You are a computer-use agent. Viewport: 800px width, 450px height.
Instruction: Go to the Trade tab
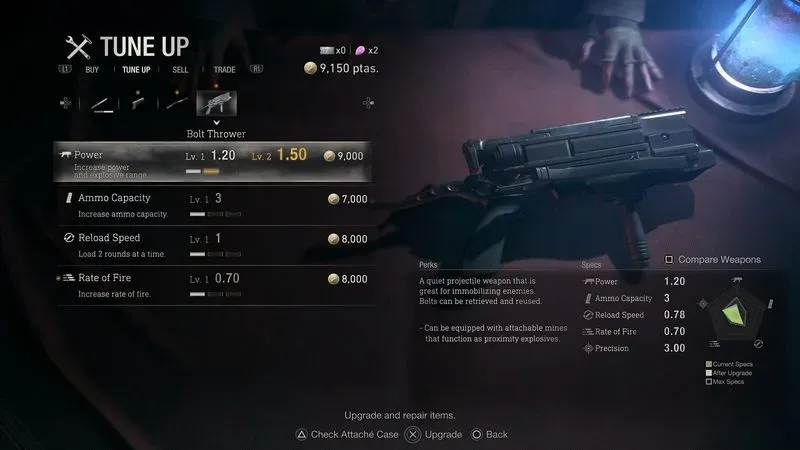pyautogui.click(x=224, y=70)
